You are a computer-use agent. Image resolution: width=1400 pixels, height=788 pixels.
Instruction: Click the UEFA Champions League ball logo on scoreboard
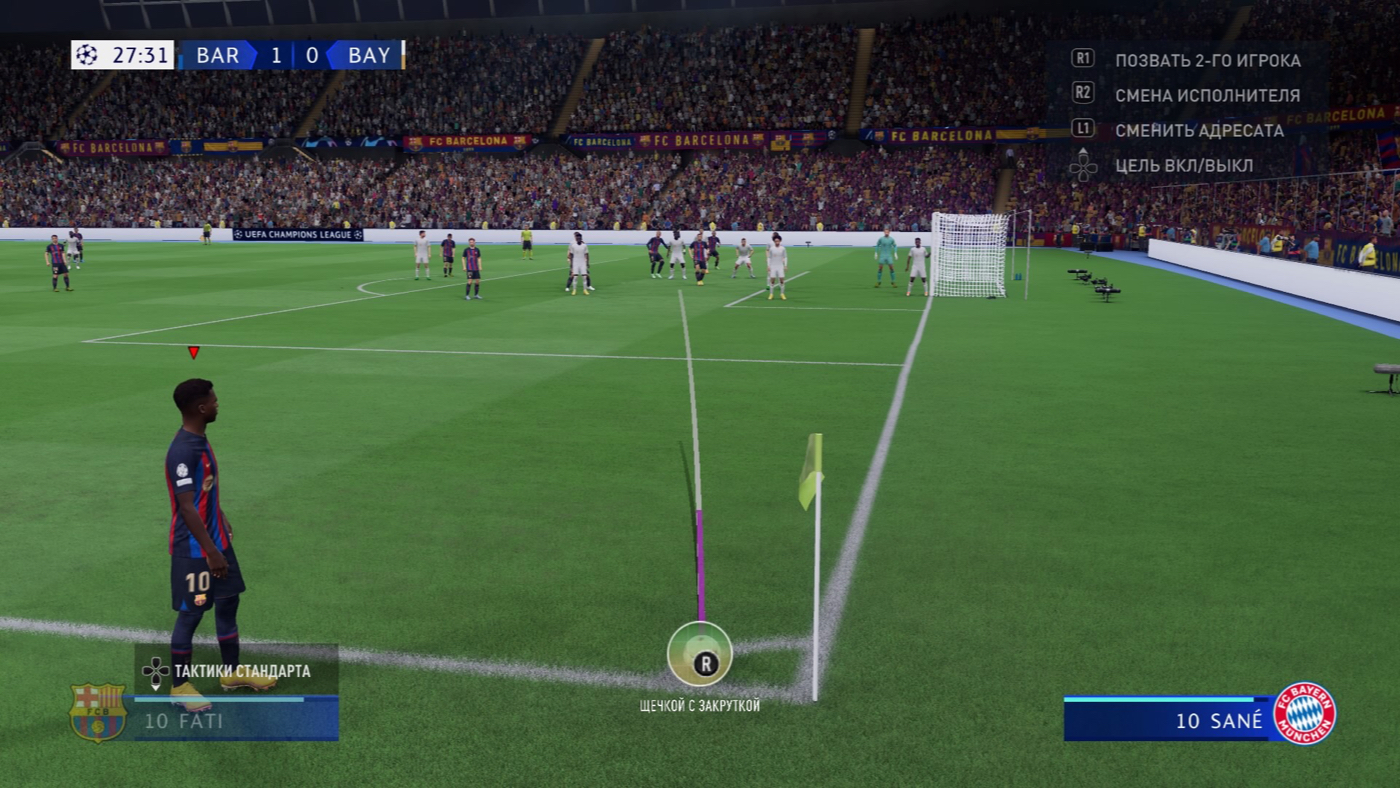(88, 56)
